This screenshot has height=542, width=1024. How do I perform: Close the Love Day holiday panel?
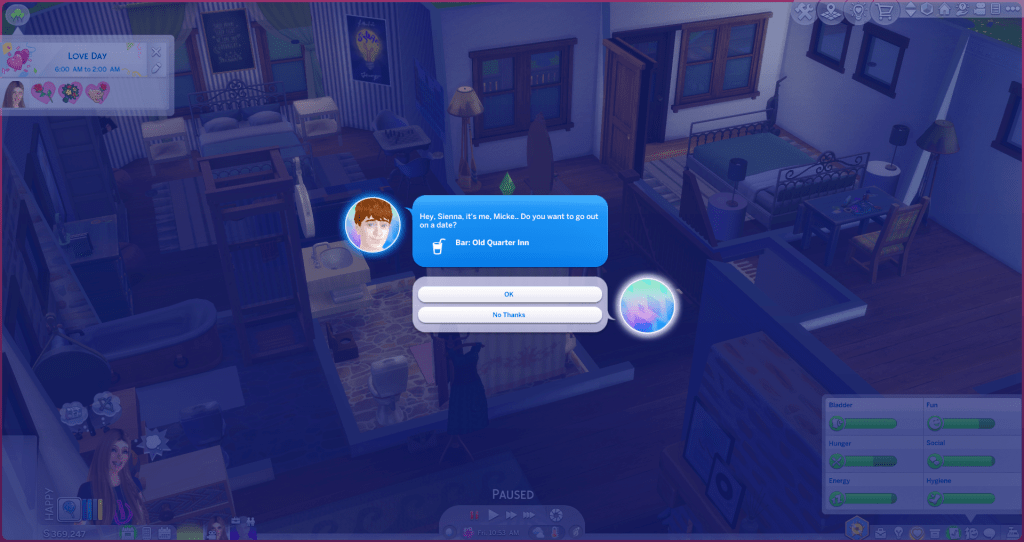coord(156,51)
